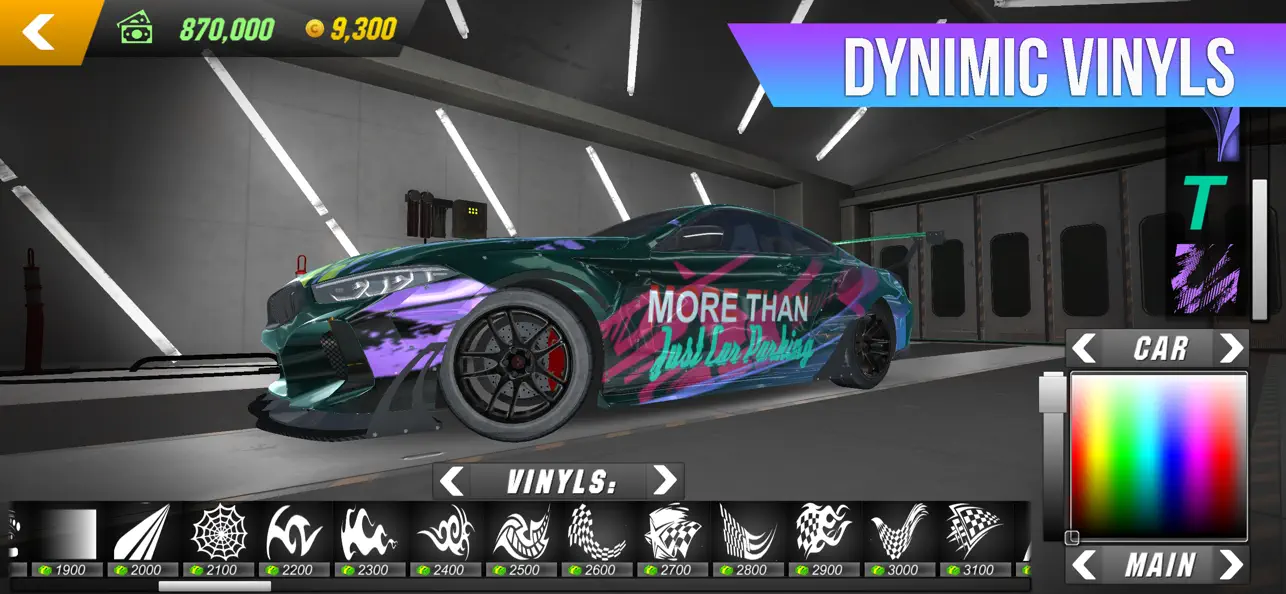Click the vinyl list horizontal scrollbar
Image resolution: width=1286 pixels, height=594 pixels.
[x=214, y=587]
